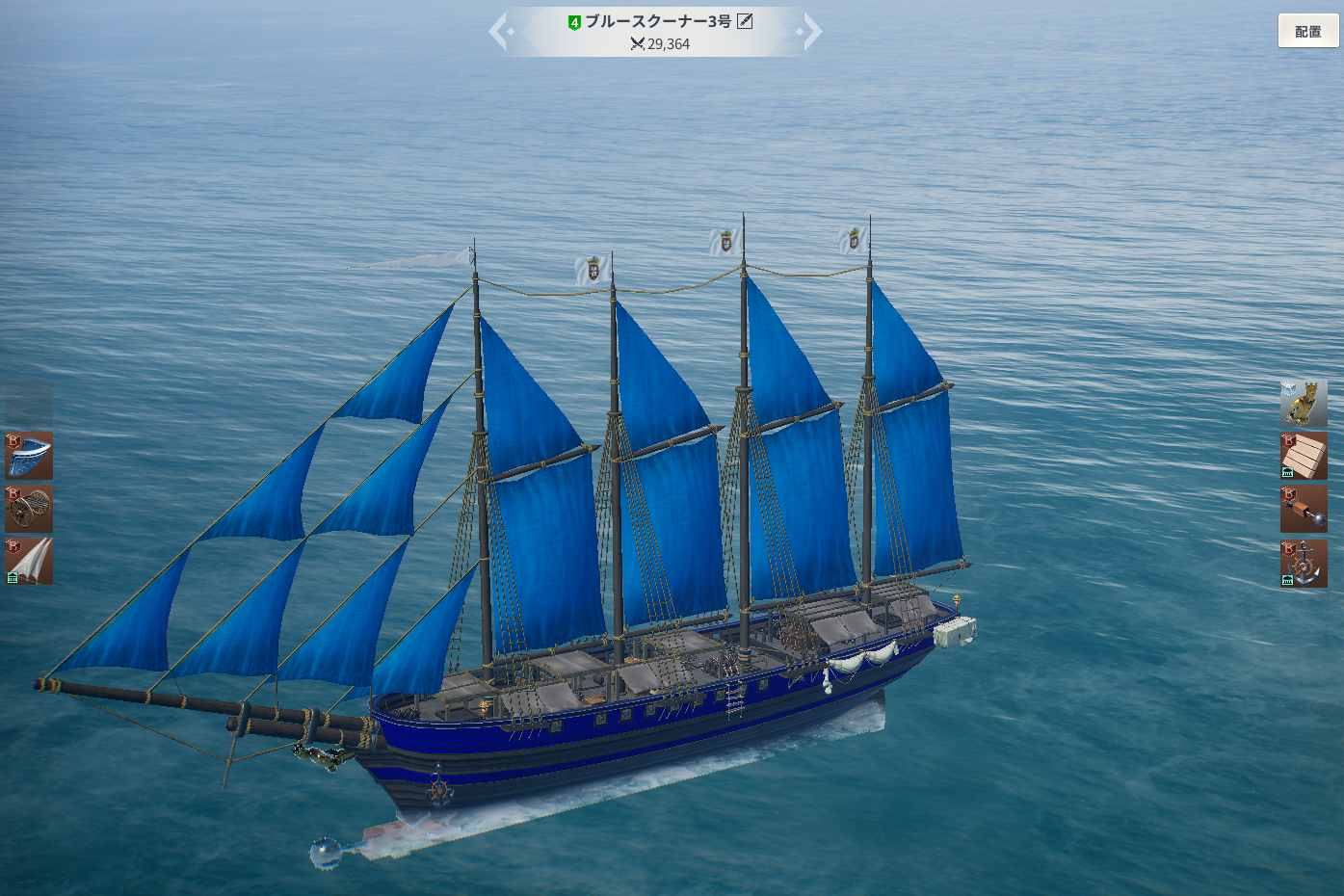
Task: Select the spiked ram weapon slot
Action: click(1304, 509)
